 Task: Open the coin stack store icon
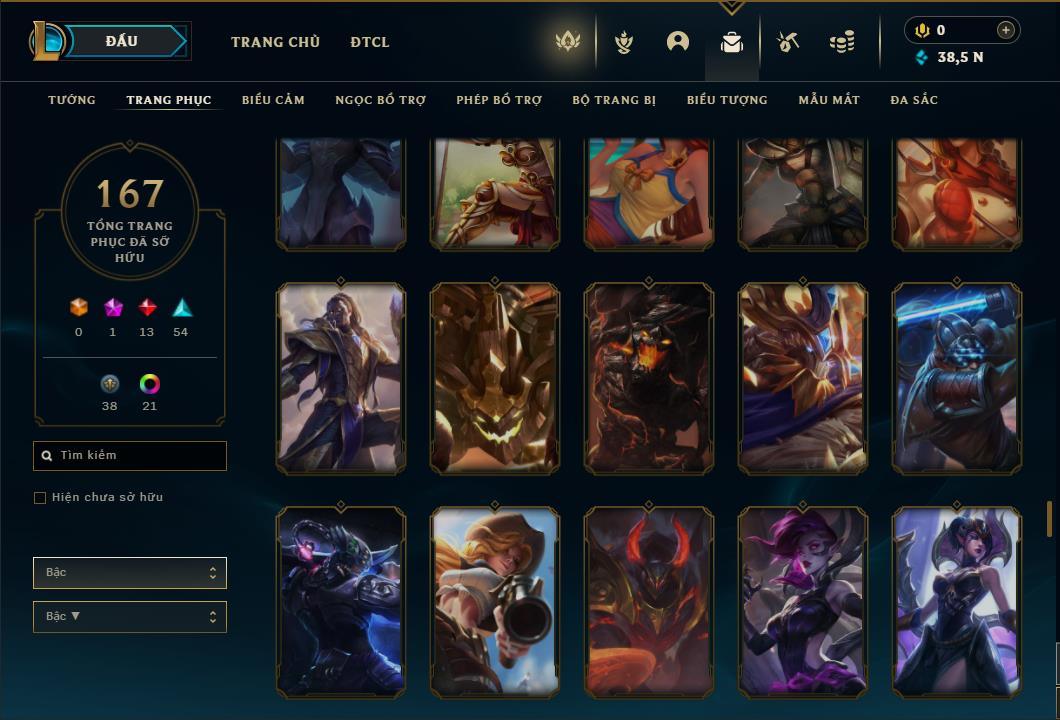(842, 42)
